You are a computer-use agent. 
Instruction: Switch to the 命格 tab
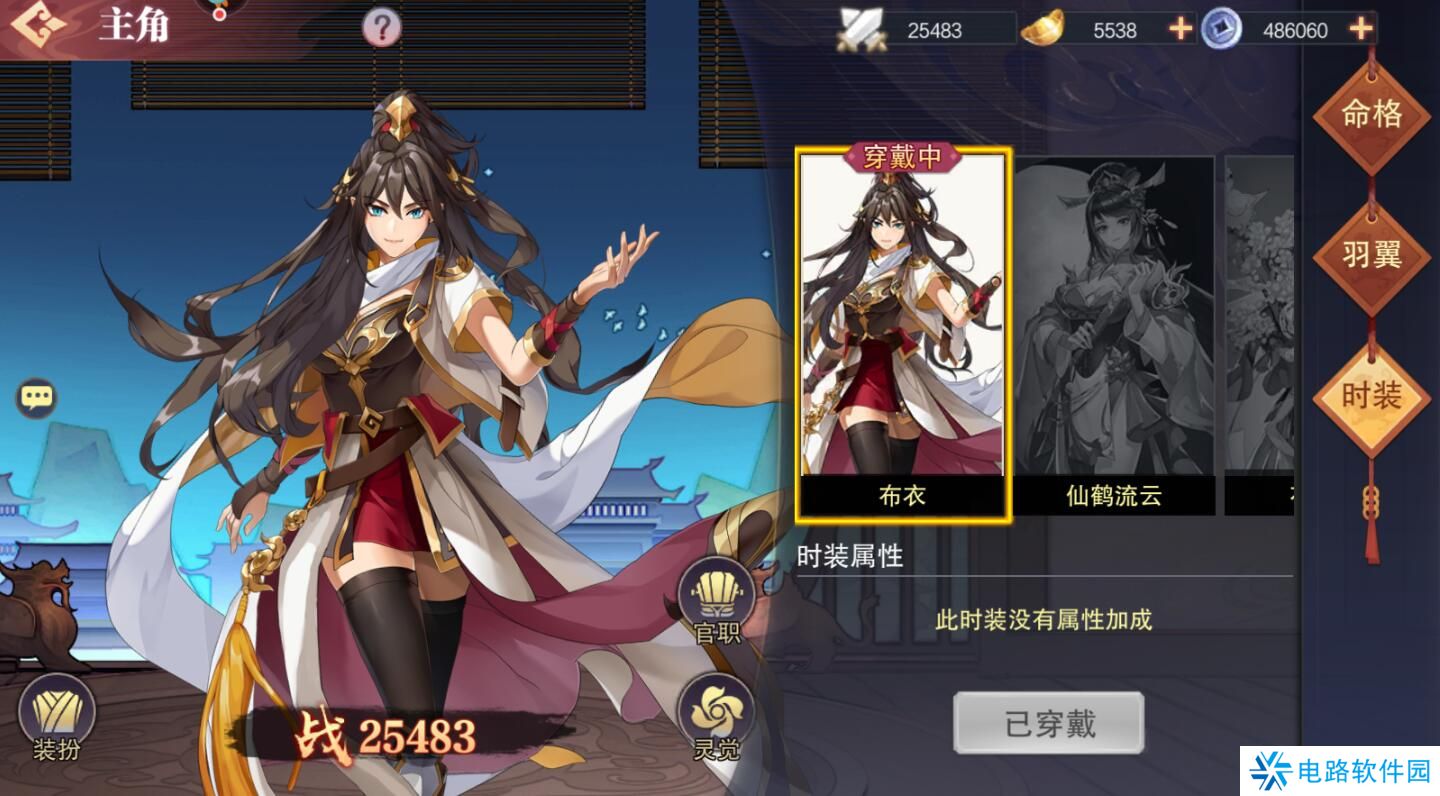pyautogui.click(x=1374, y=115)
